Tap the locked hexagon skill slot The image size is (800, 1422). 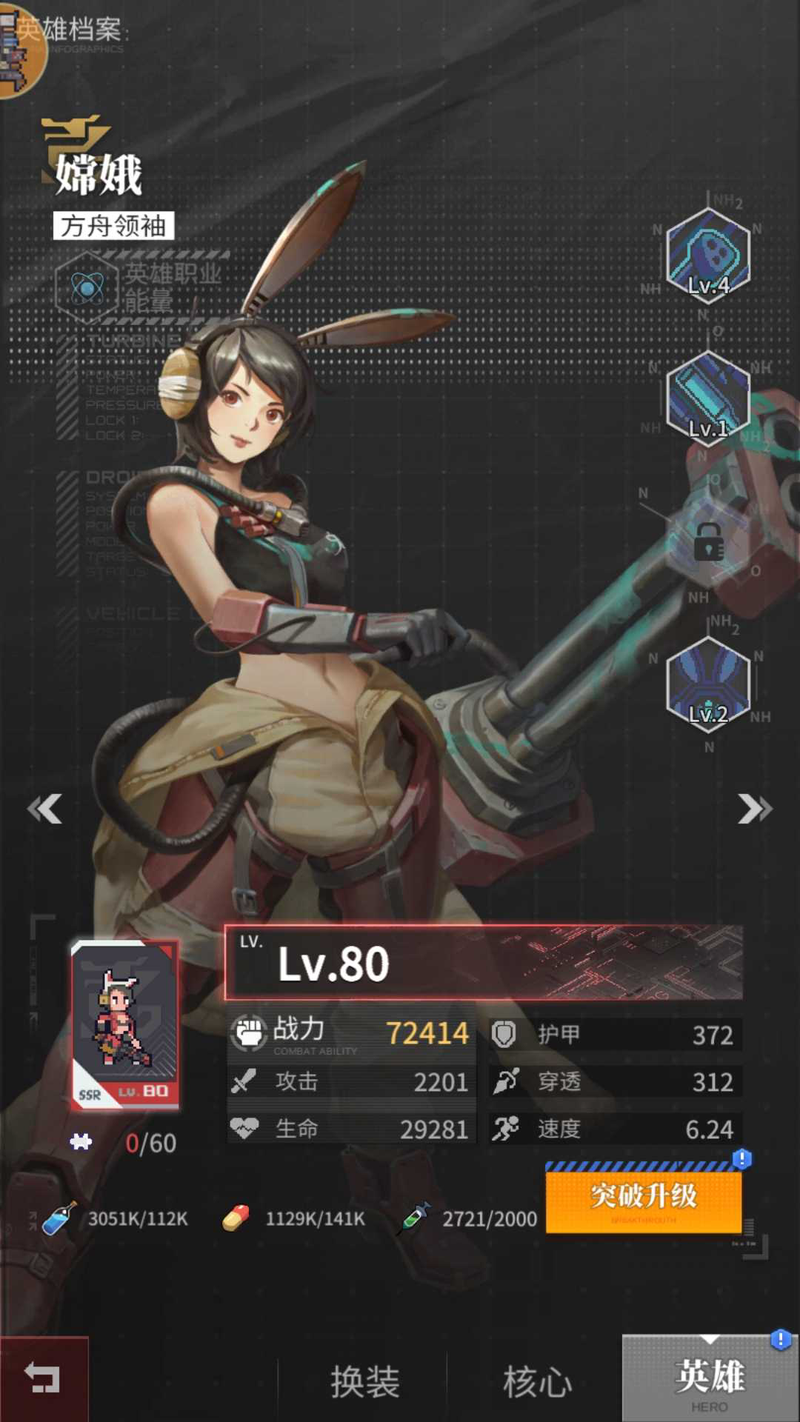pos(708,543)
